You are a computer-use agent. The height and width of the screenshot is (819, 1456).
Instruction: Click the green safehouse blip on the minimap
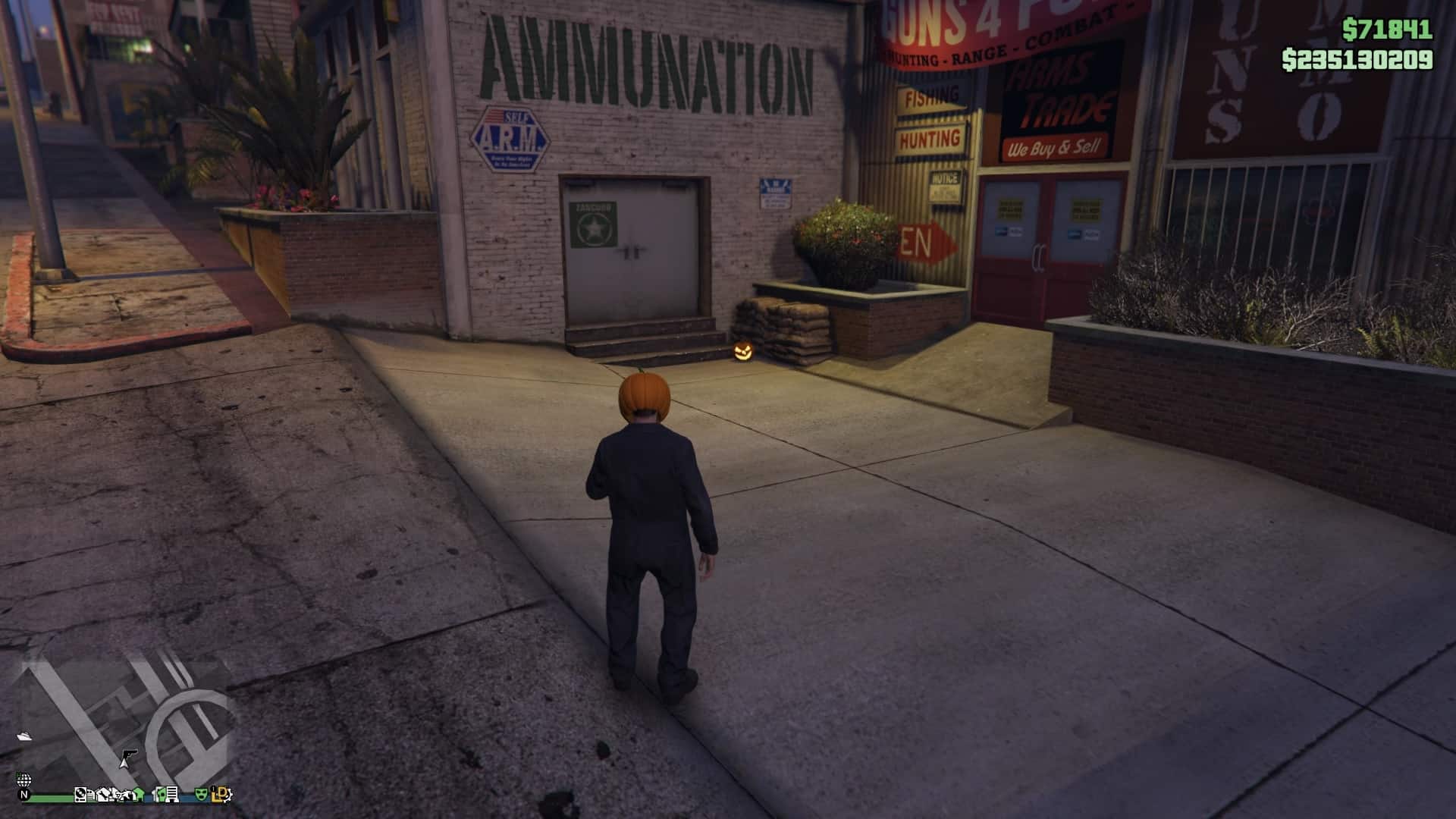pos(138,795)
